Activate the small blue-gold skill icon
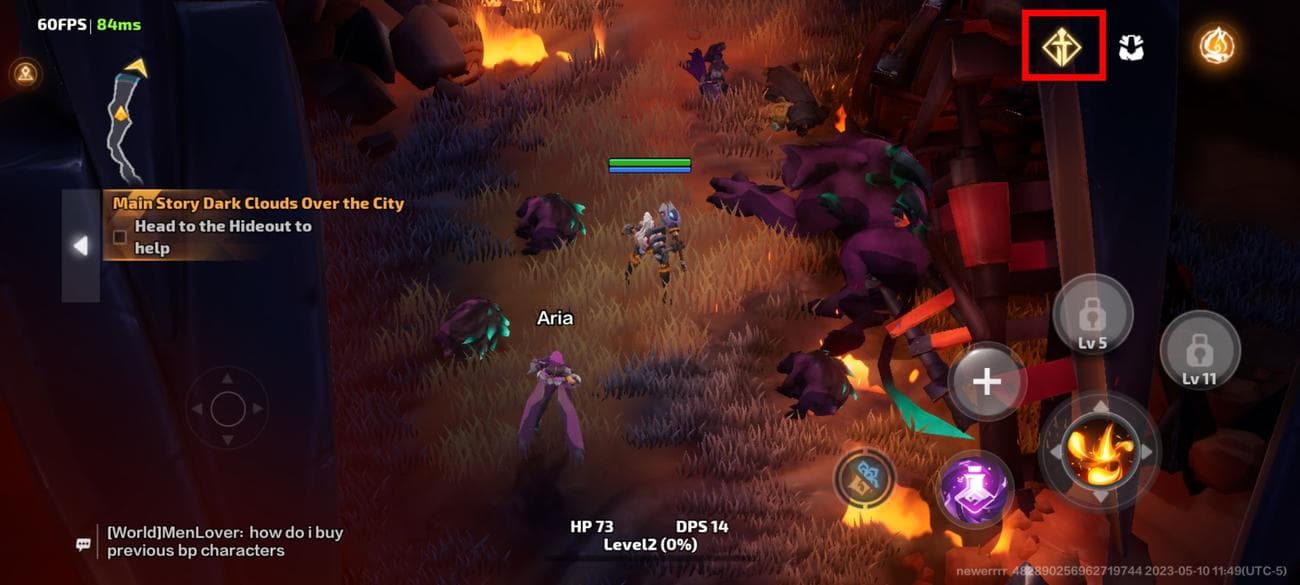The width and height of the screenshot is (1300, 585). pyautogui.click(x=866, y=476)
